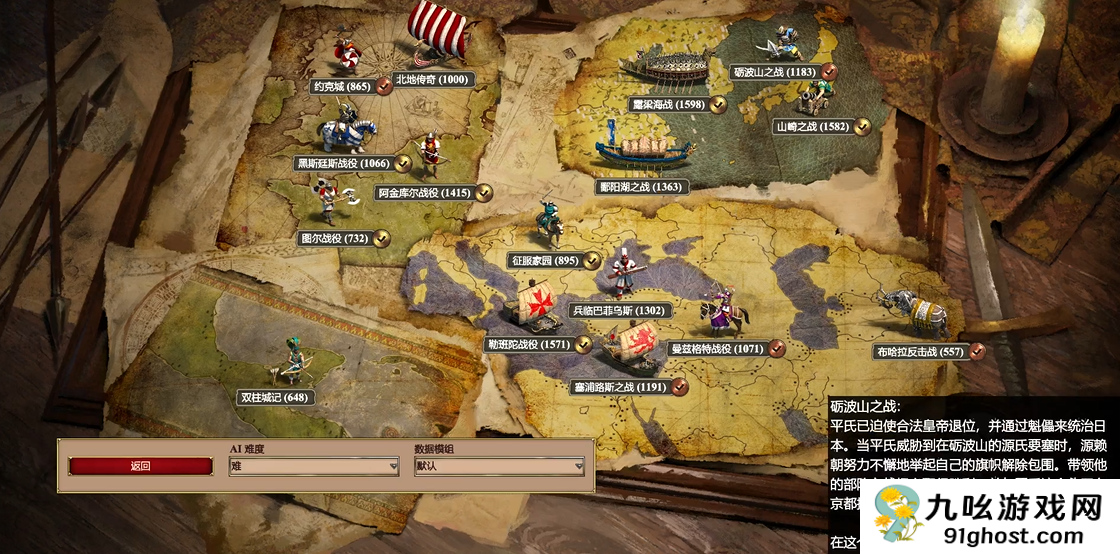Open the 数据模组 data mod dropdown
1120x554 pixels.
(500, 466)
